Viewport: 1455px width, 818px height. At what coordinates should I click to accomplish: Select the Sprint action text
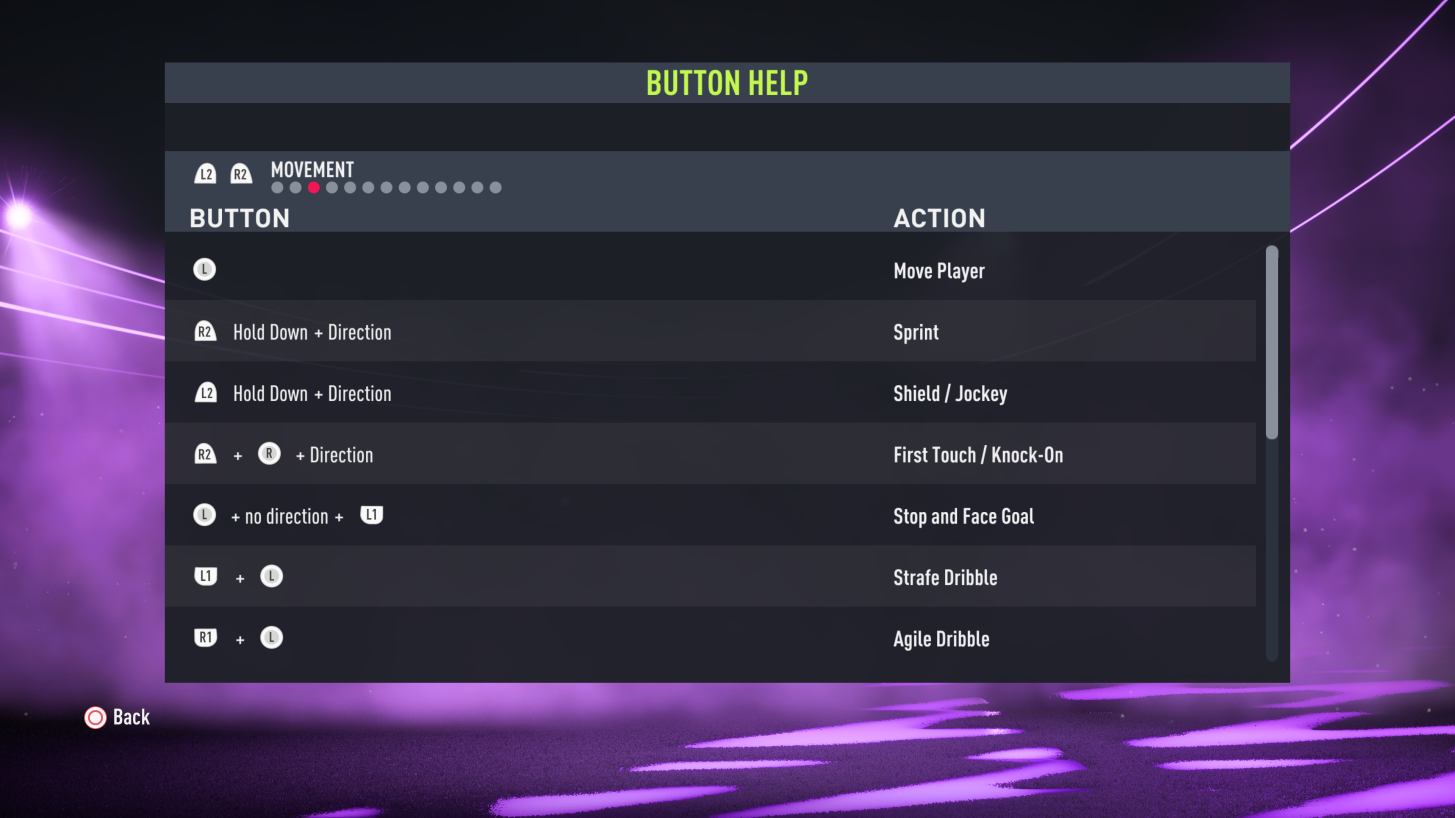(916, 331)
